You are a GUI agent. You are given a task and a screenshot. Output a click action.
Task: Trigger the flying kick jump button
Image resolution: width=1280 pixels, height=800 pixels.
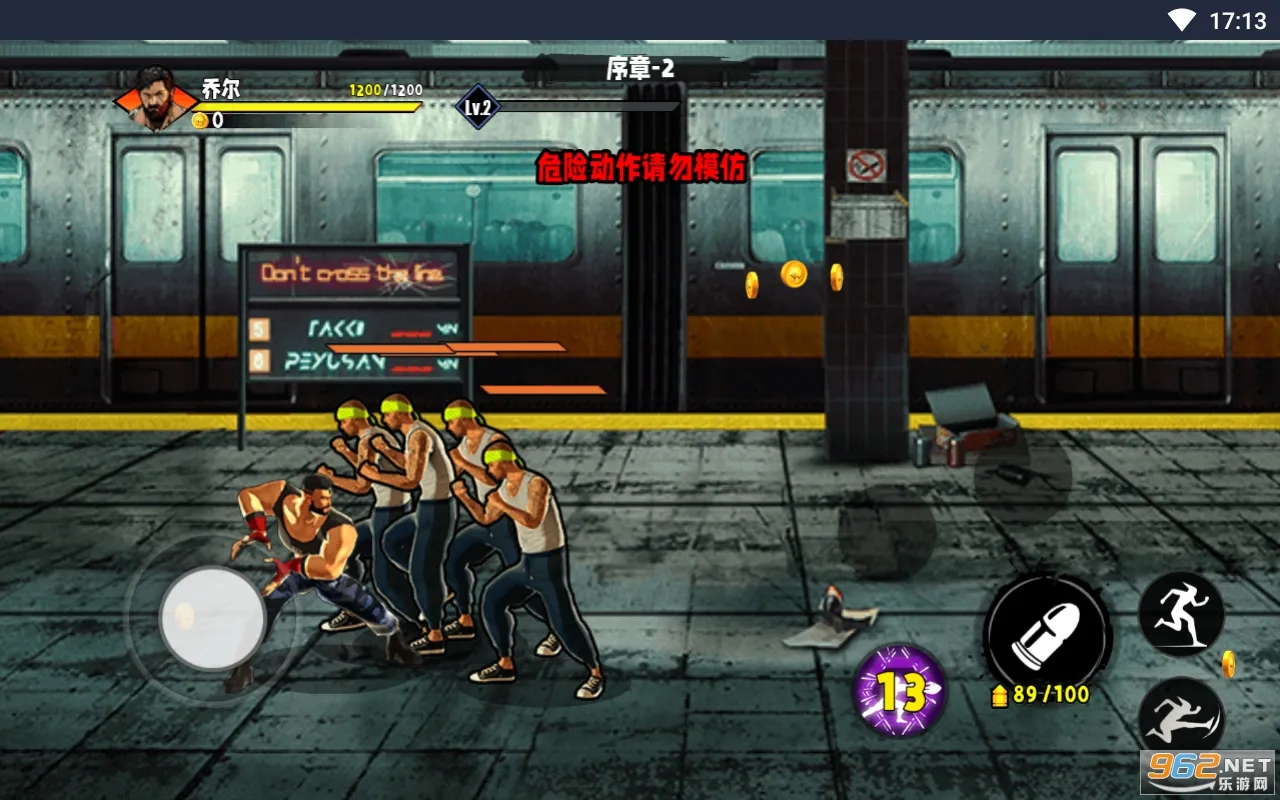[x=1182, y=718]
